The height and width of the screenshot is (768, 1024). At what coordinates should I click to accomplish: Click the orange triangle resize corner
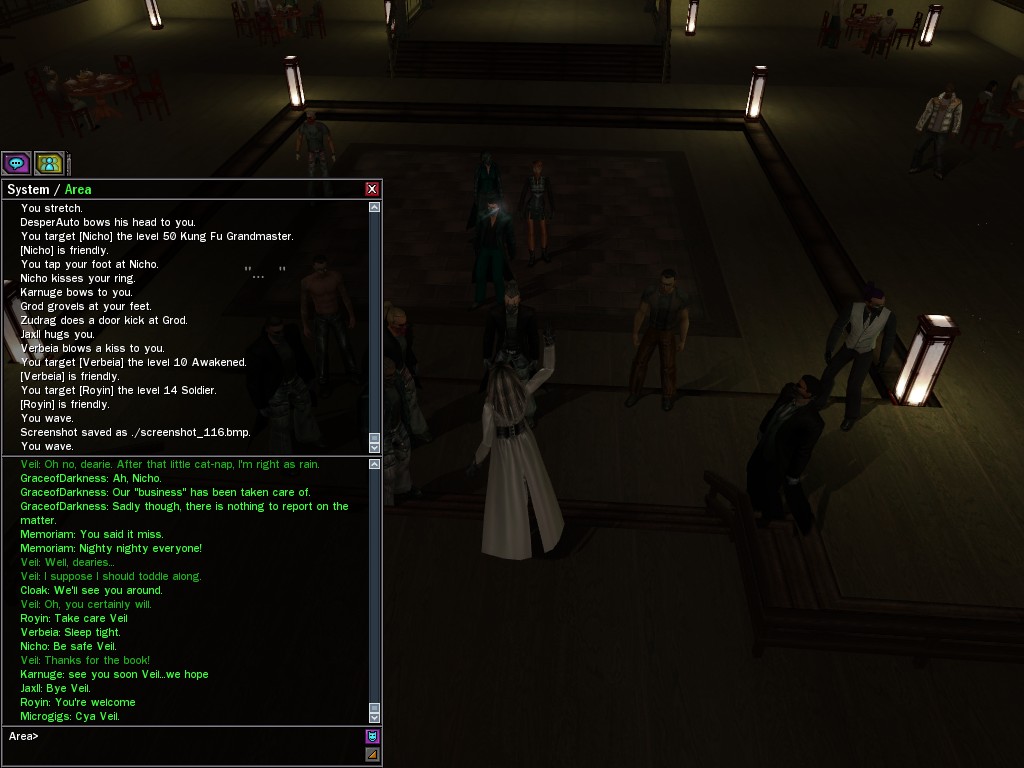click(x=372, y=755)
